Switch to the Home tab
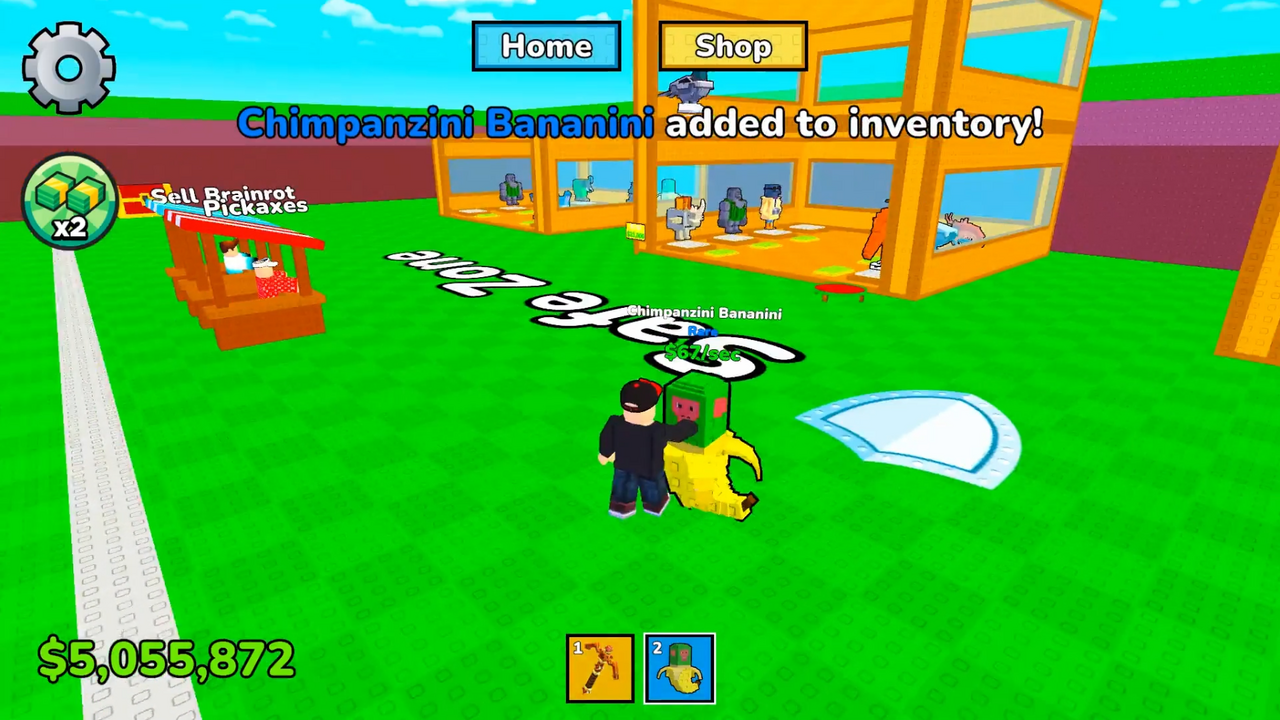Screen dimensions: 1280x720 [546, 46]
